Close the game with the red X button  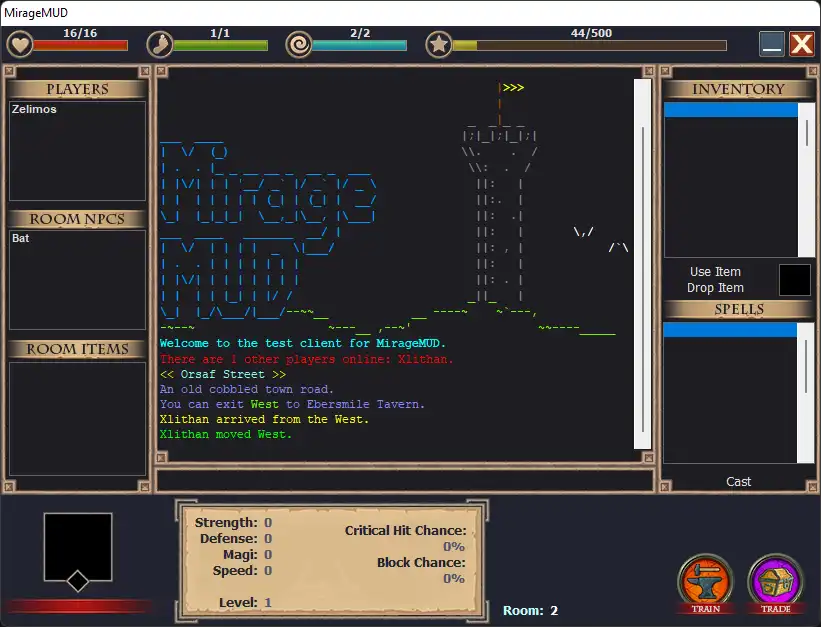pos(801,44)
